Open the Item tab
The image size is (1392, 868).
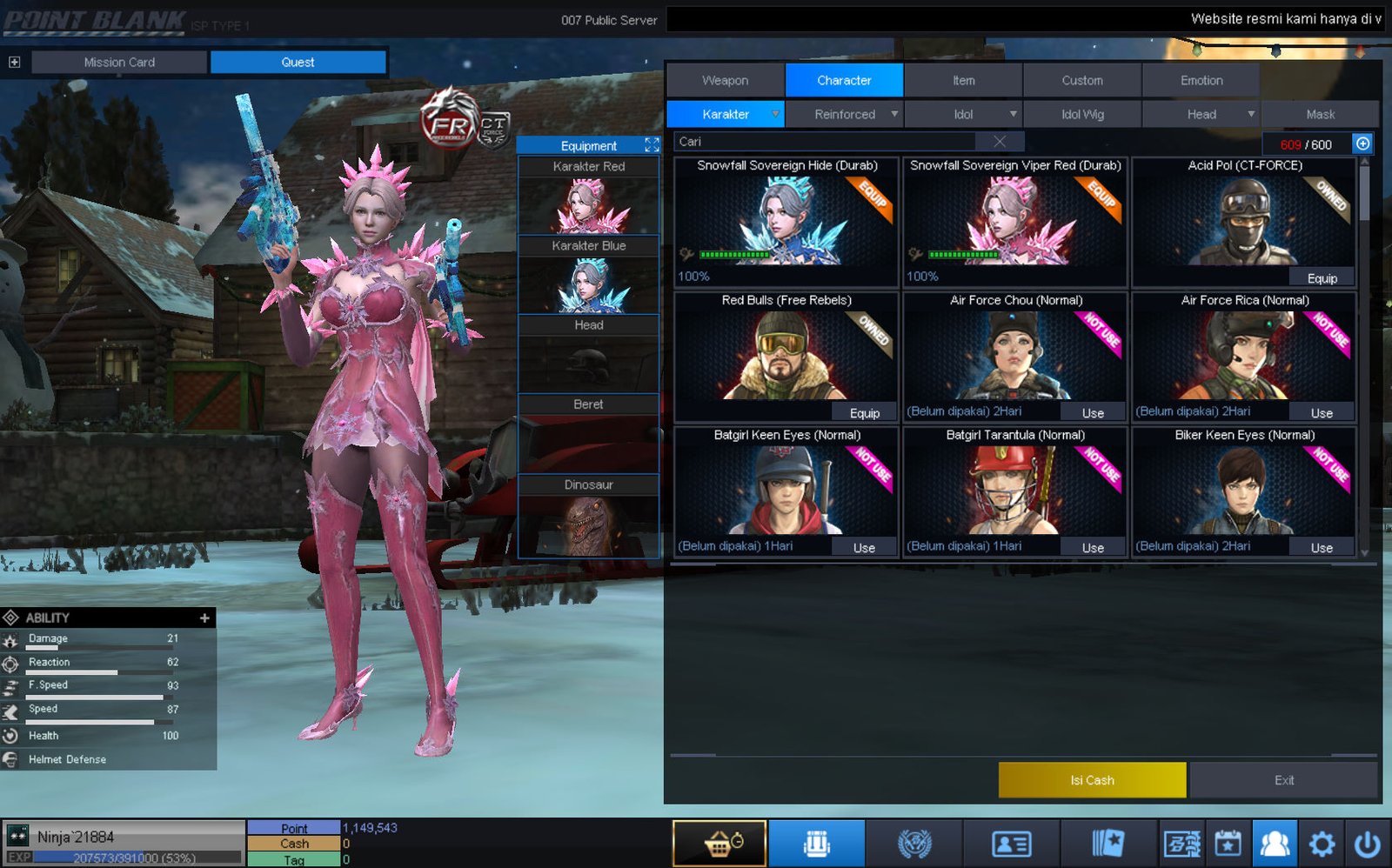click(x=963, y=80)
